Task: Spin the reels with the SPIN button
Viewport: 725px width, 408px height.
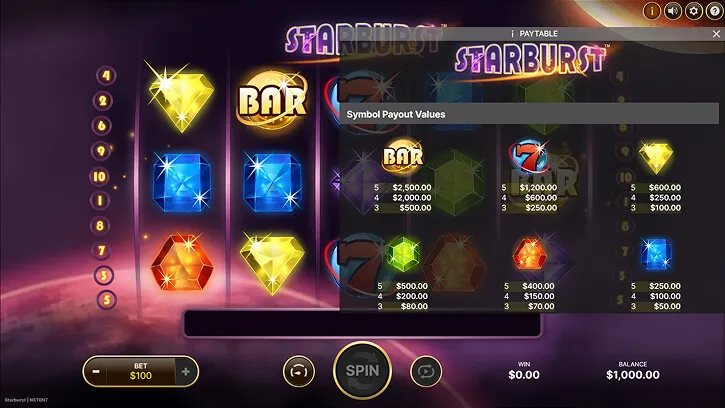Action: point(361,370)
